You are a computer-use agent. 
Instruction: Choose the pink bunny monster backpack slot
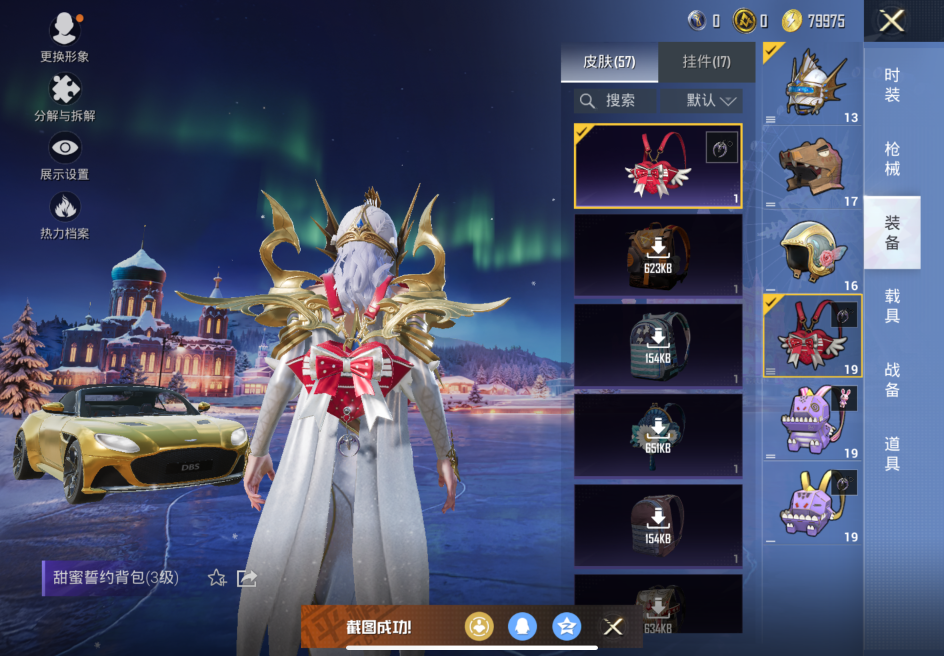(x=812, y=420)
